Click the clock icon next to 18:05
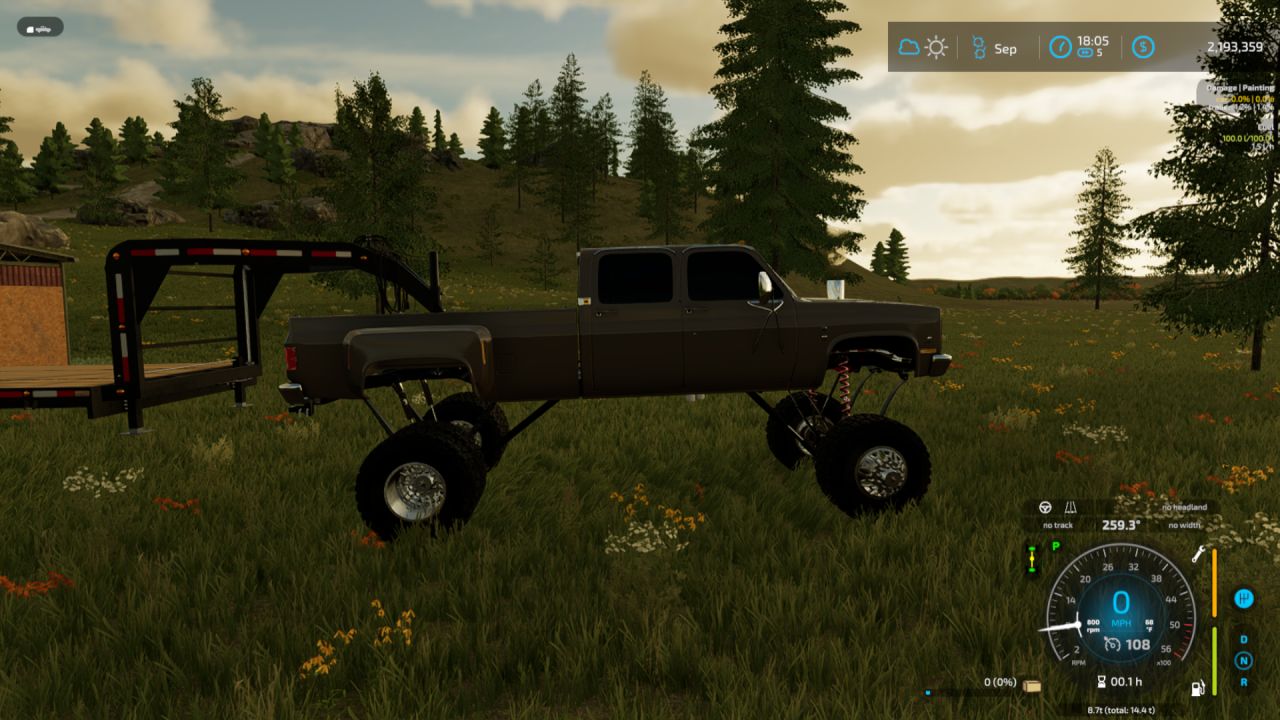Screen dimensions: 1280x720 click(x=1060, y=47)
